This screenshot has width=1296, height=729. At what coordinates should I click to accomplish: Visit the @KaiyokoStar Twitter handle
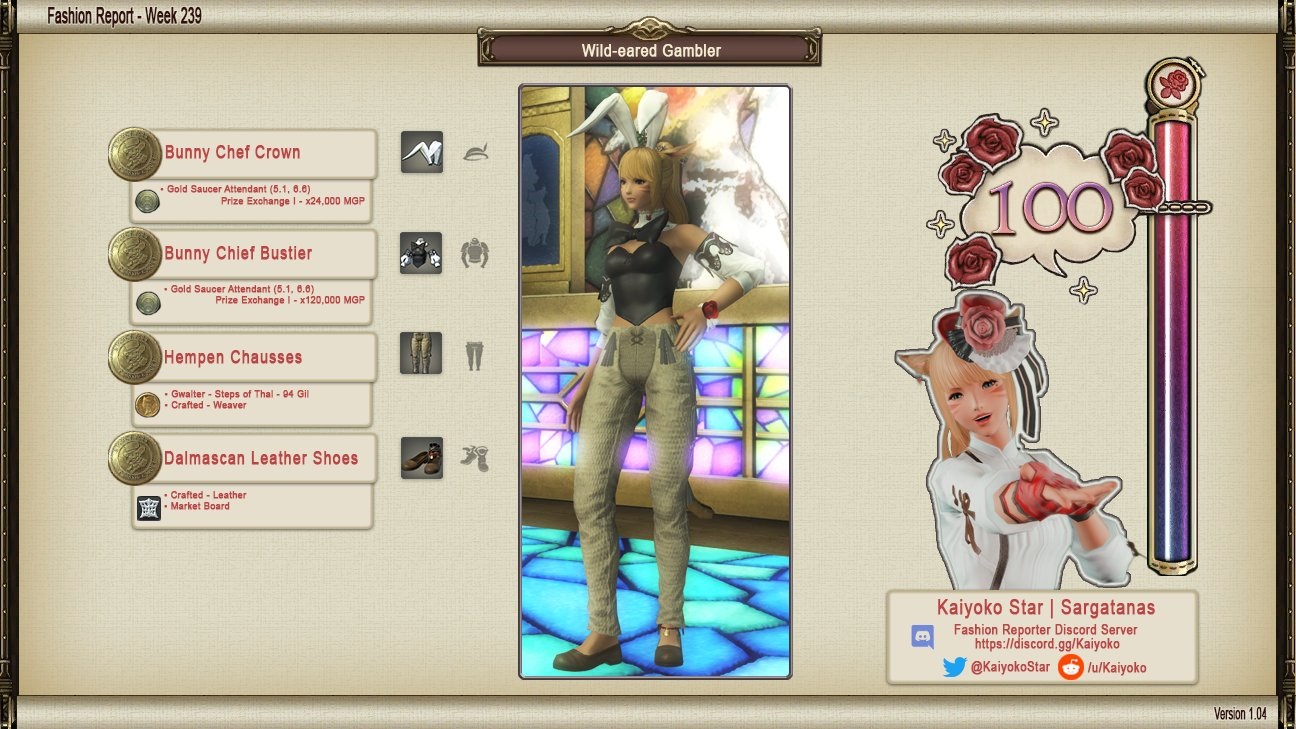1010,667
